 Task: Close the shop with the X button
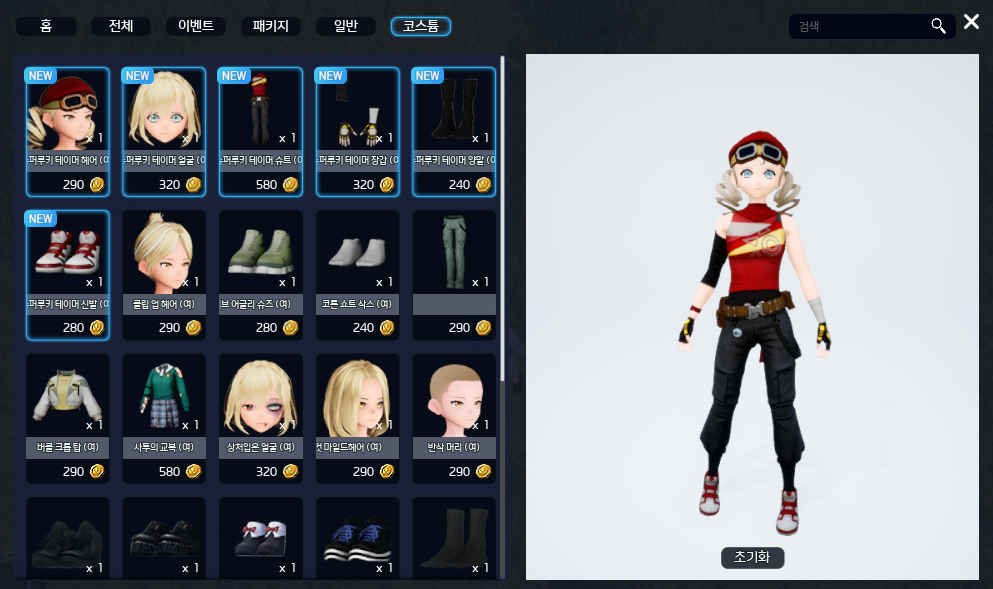[971, 22]
